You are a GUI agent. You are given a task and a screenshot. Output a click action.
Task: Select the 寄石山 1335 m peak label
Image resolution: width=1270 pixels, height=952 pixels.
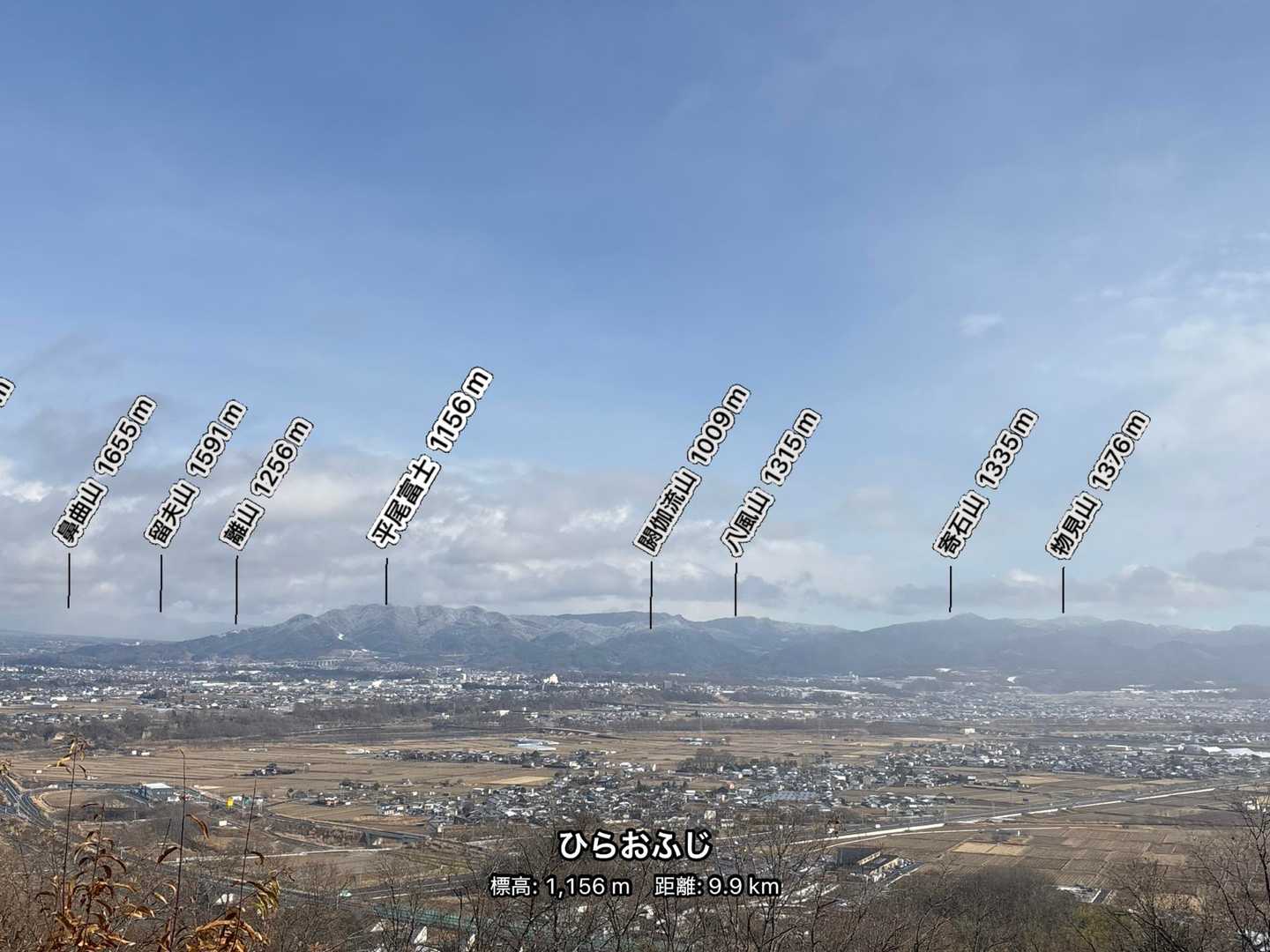tap(985, 481)
